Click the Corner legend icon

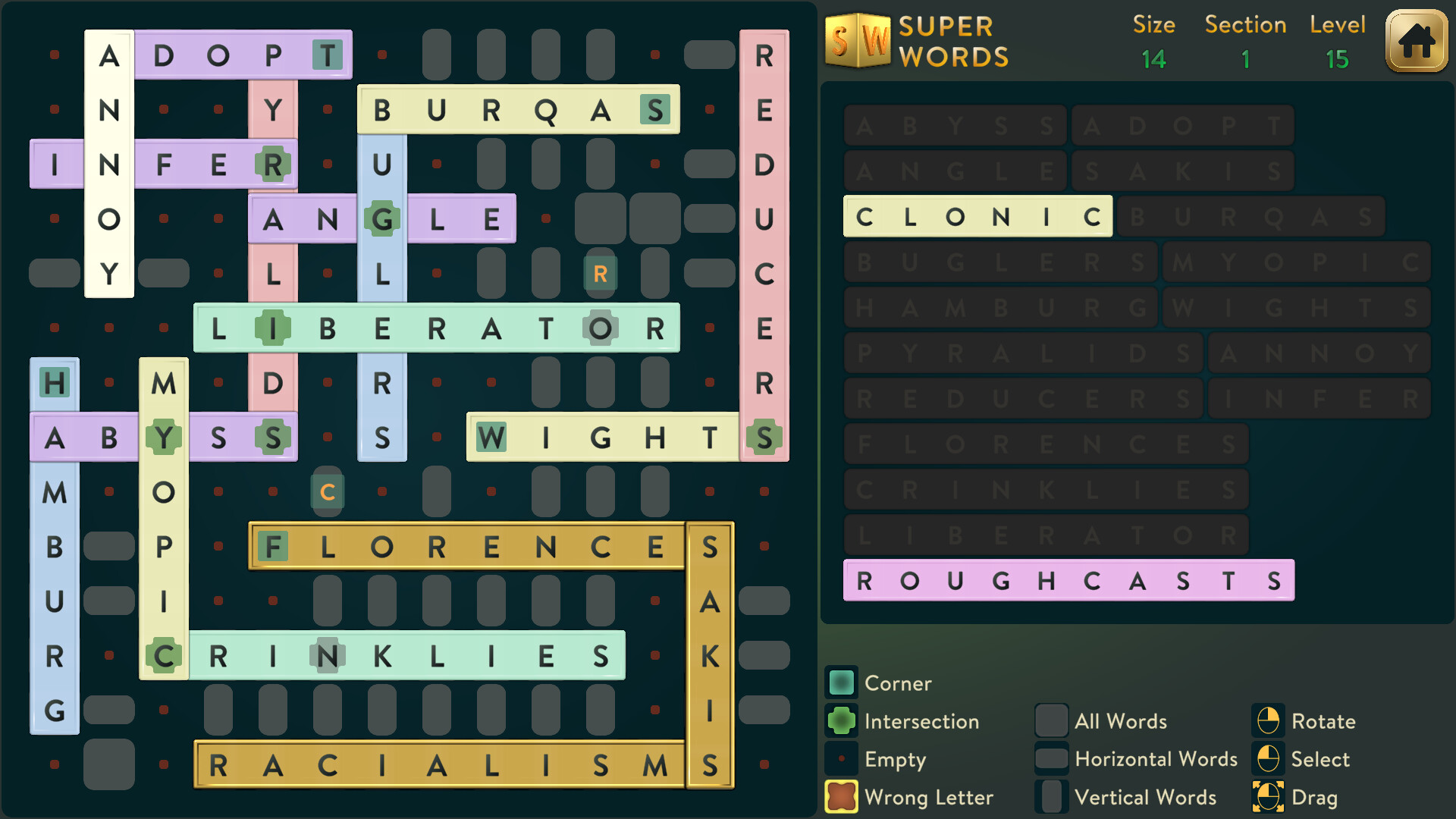tap(840, 682)
